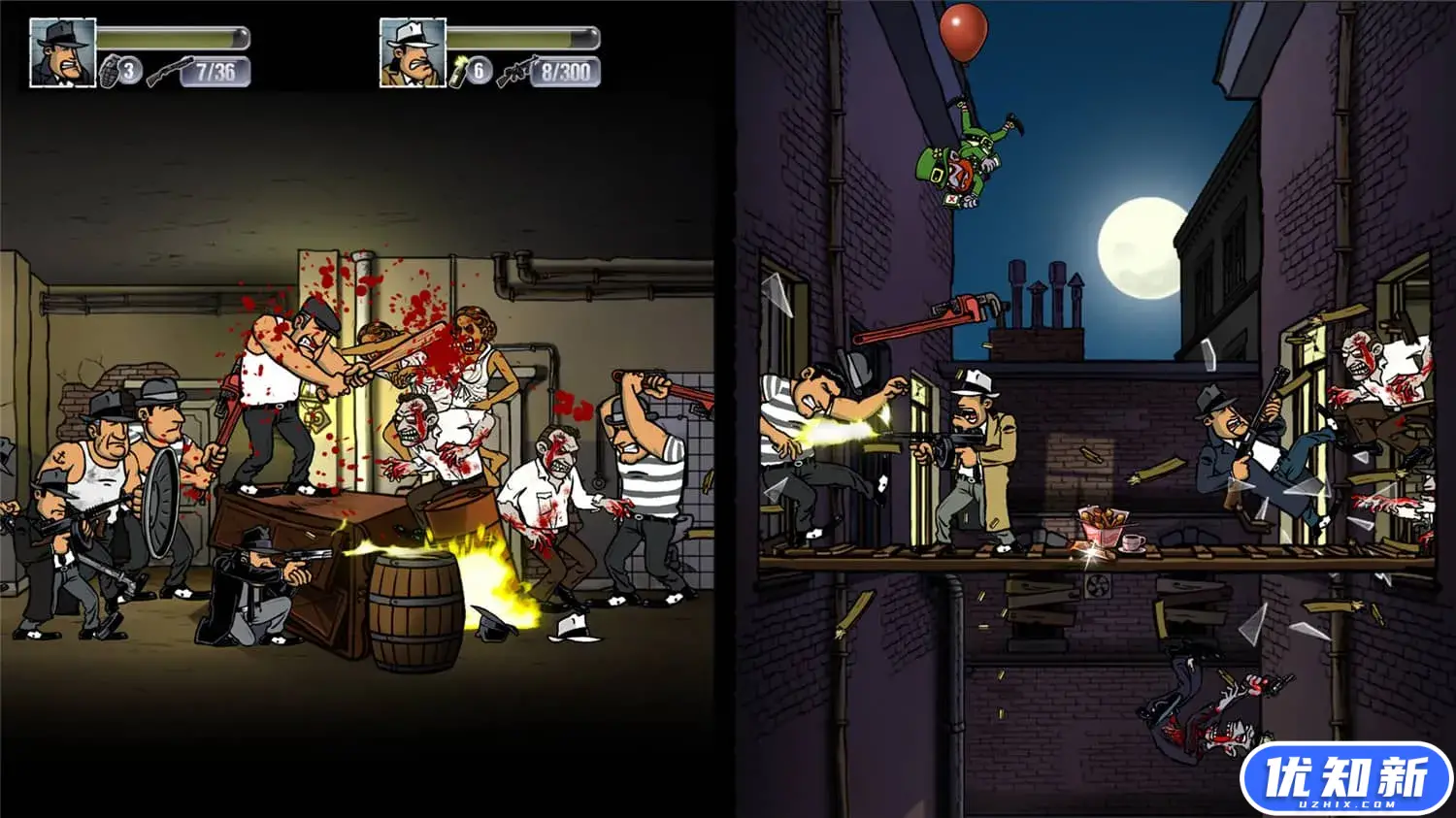
Task: Click the white-hat gangster player portrait
Action: pyautogui.click(x=413, y=52)
